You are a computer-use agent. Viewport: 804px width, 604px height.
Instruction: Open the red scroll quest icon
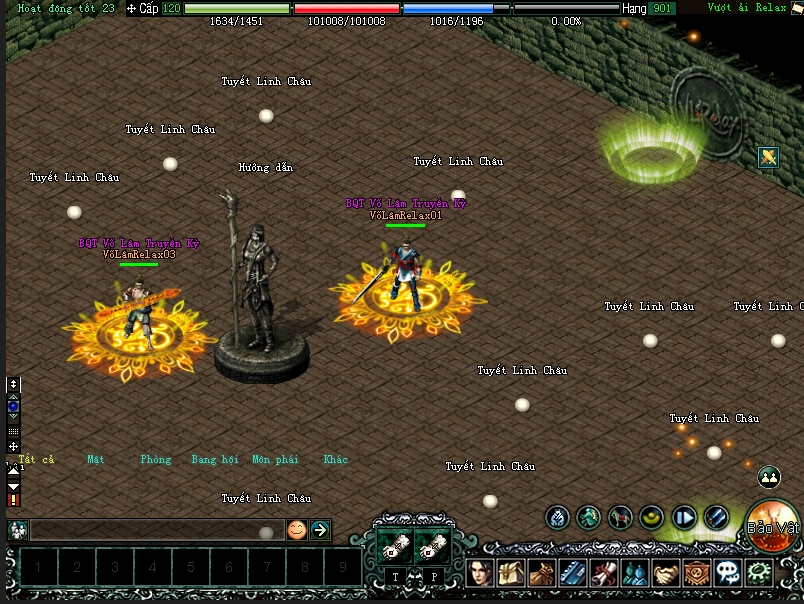(x=603, y=574)
